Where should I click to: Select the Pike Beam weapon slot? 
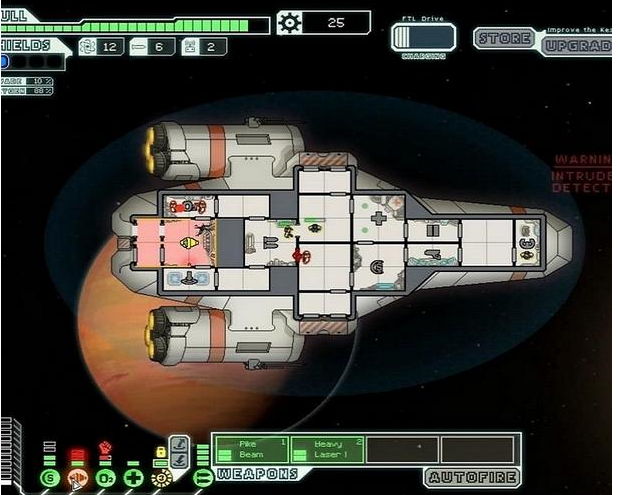250,448
